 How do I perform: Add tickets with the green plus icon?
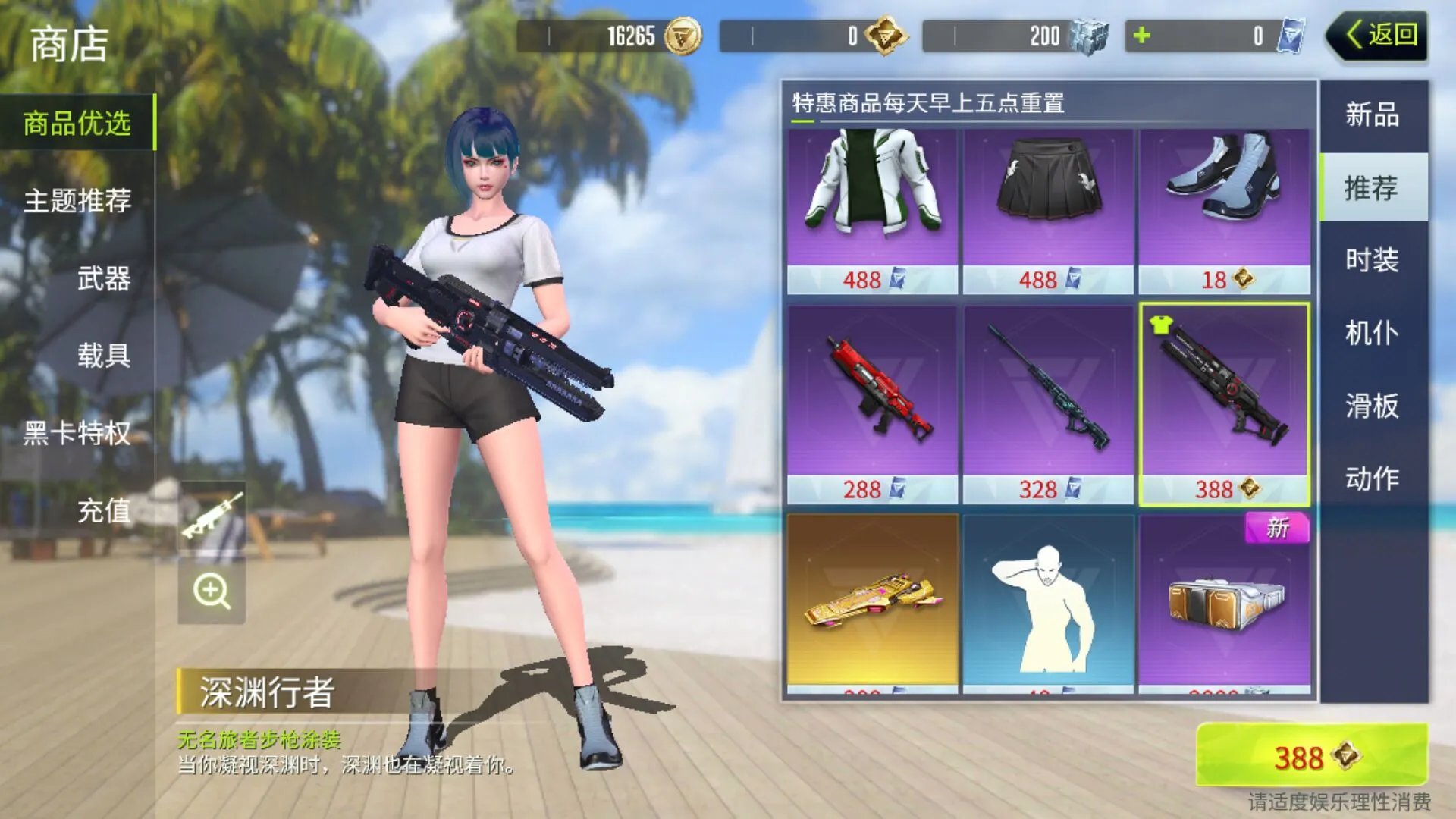tap(1142, 36)
